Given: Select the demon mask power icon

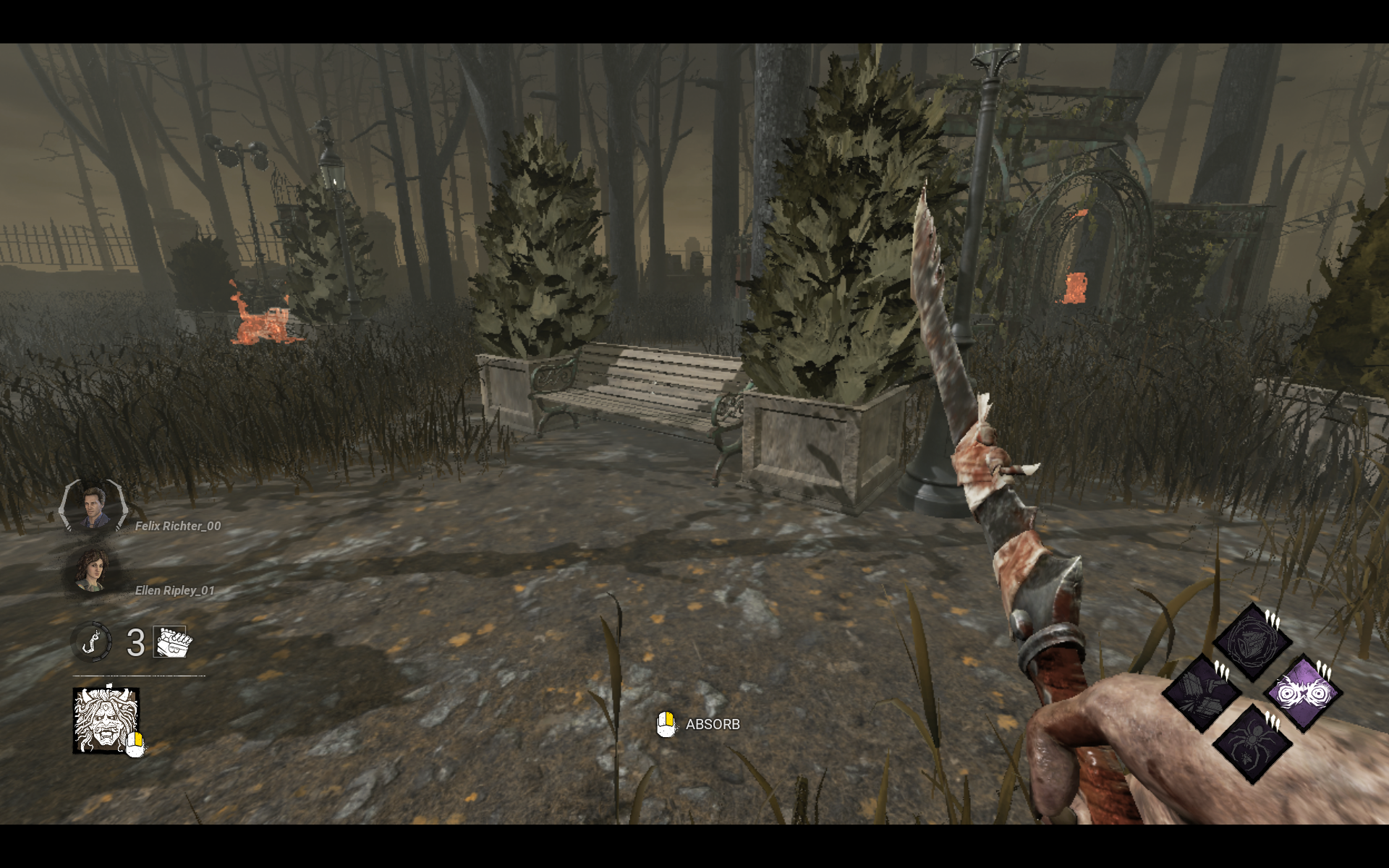Looking at the screenshot, I should click(x=106, y=720).
